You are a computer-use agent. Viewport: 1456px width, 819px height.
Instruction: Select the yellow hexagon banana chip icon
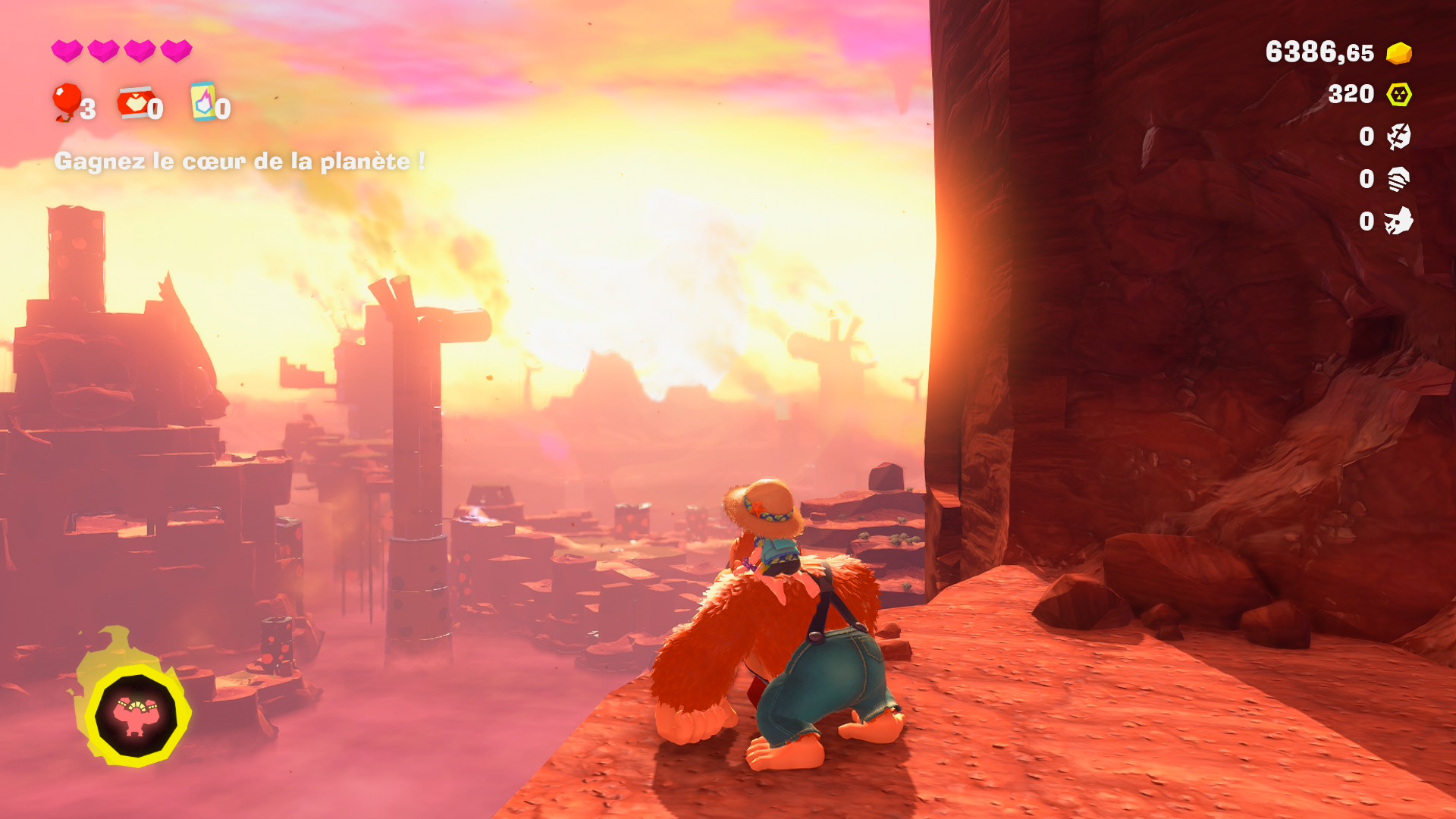(x=1398, y=94)
